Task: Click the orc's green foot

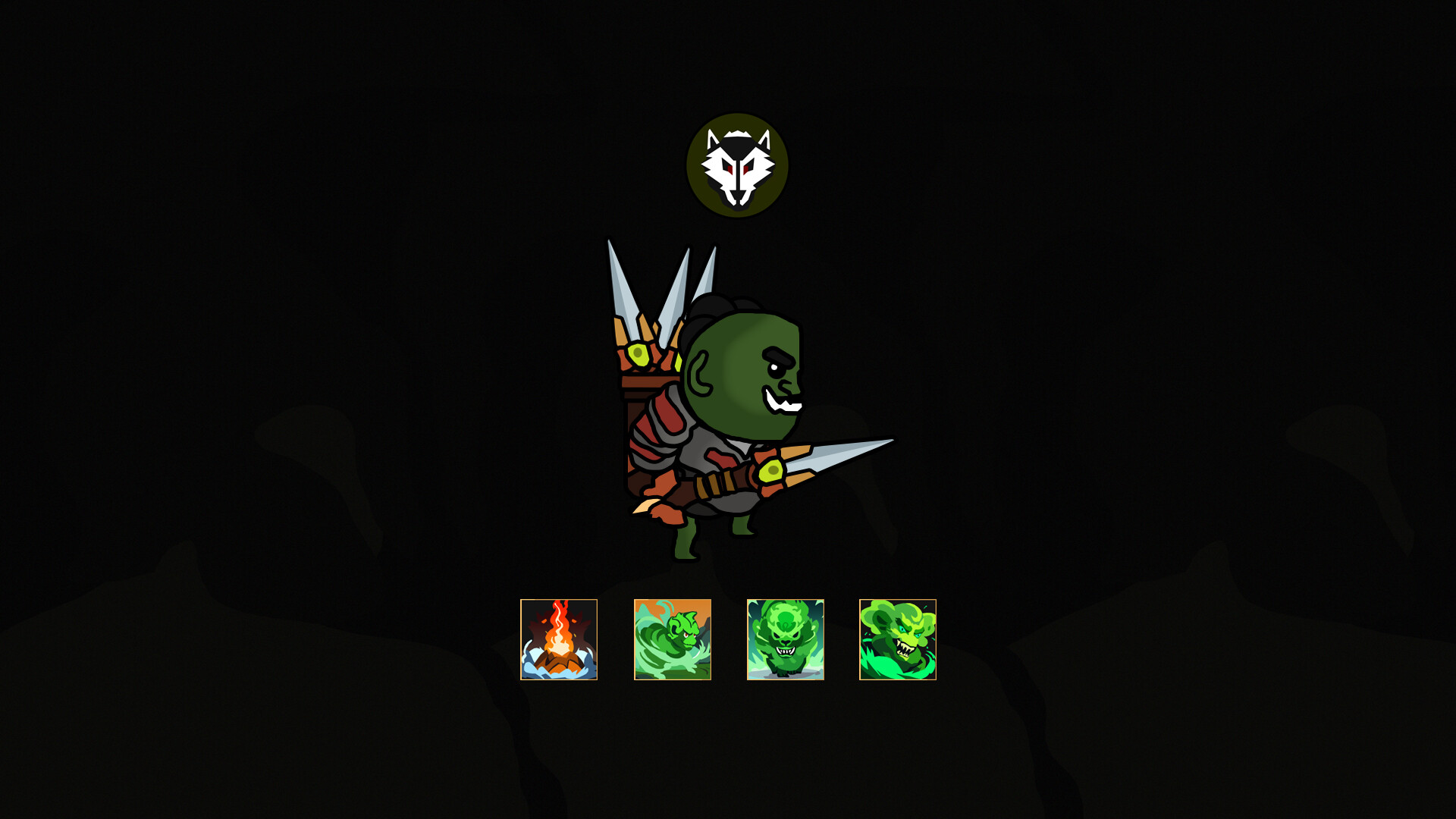Action: (686, 542)
